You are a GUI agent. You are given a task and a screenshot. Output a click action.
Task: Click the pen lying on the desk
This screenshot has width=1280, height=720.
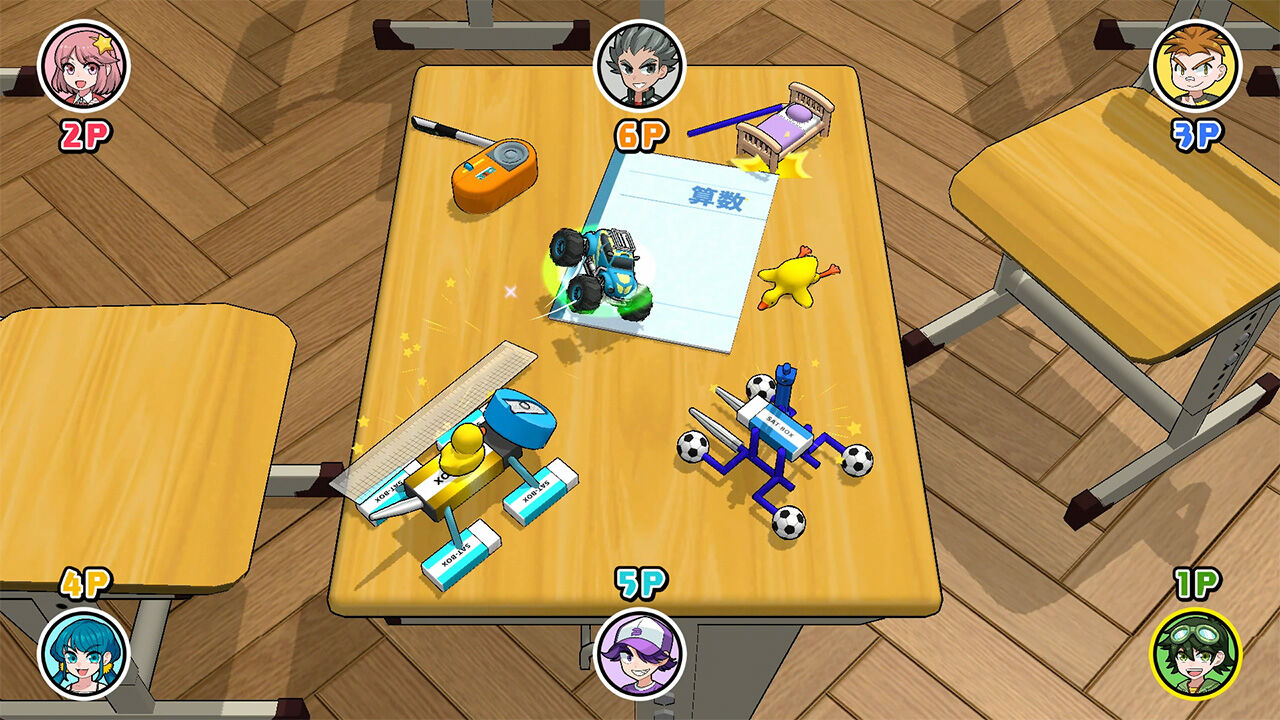(448, 130)
